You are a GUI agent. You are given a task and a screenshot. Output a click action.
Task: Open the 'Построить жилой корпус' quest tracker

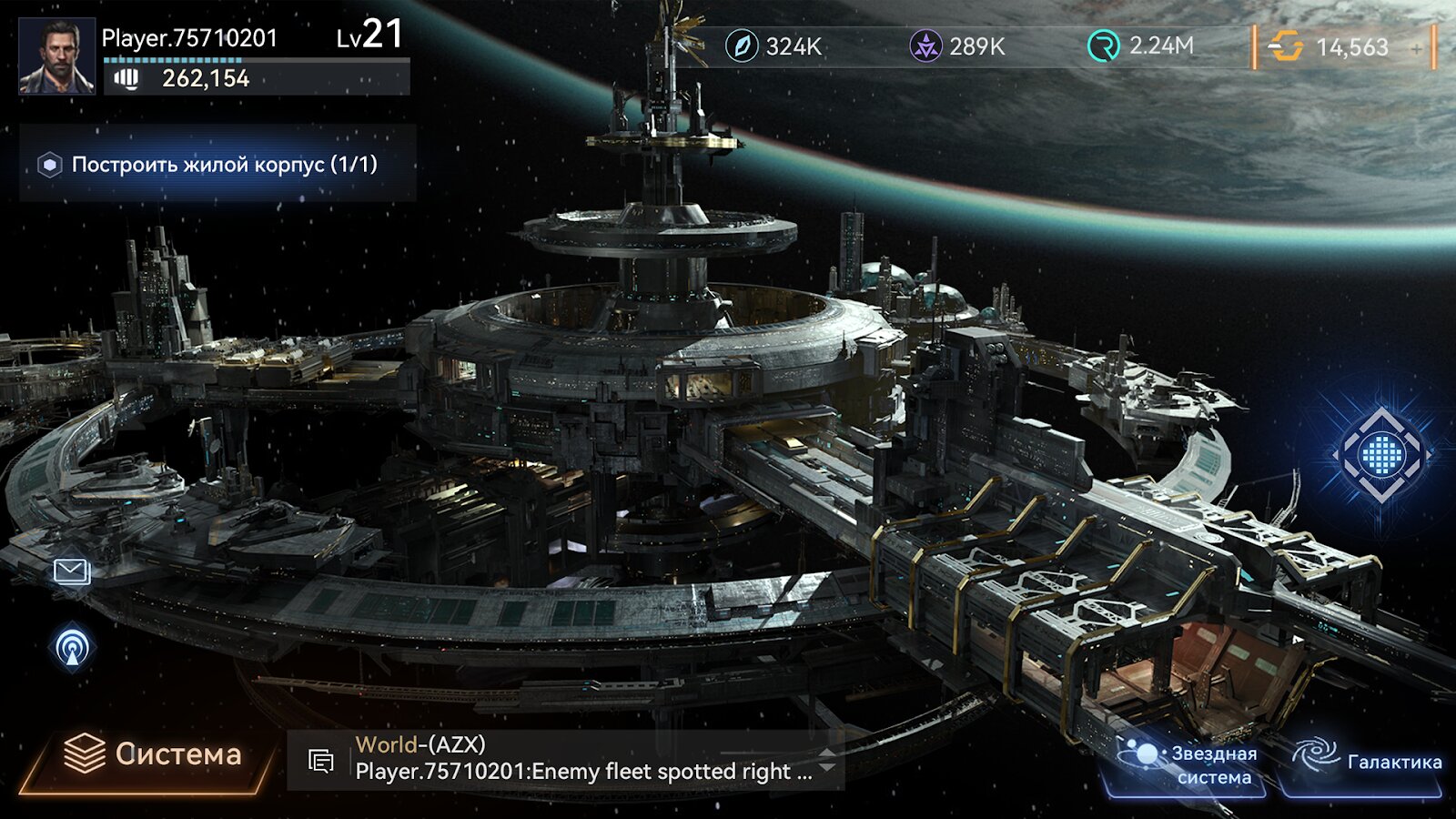218,165
